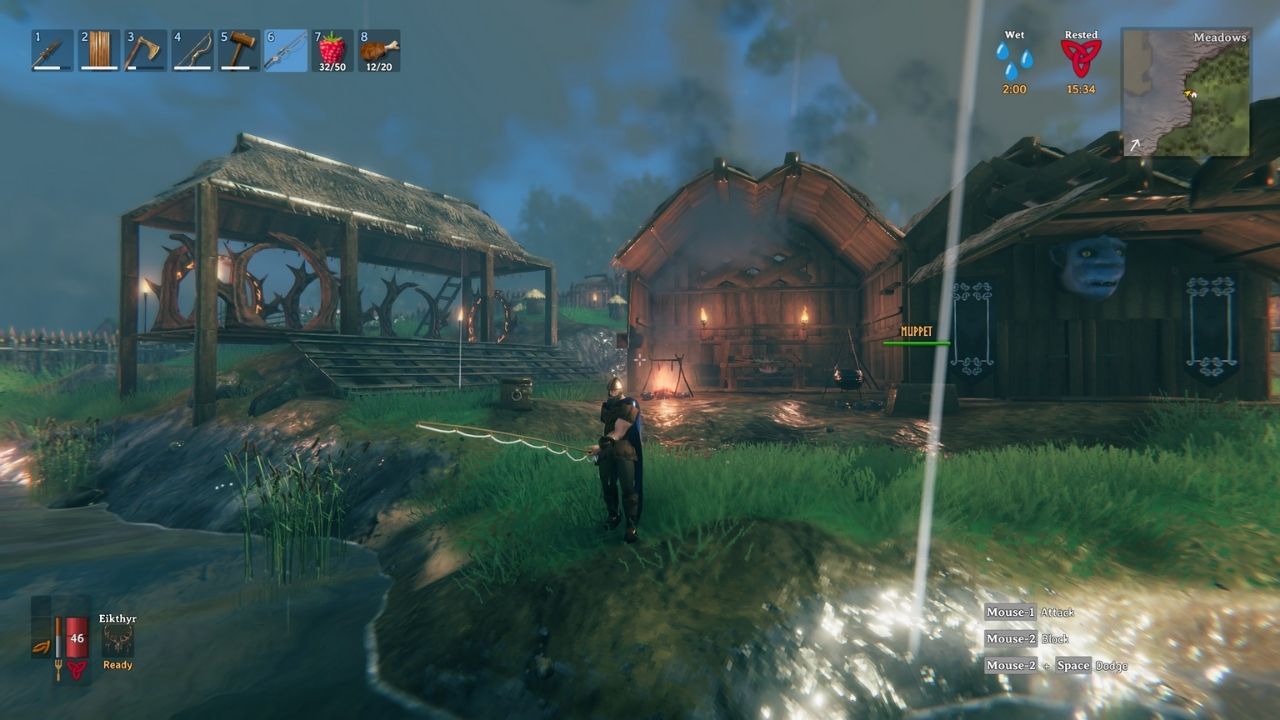Click the red trefoil rested indicator
Viewport: 1280px width, 720px height.
click(x=77, y=669)
